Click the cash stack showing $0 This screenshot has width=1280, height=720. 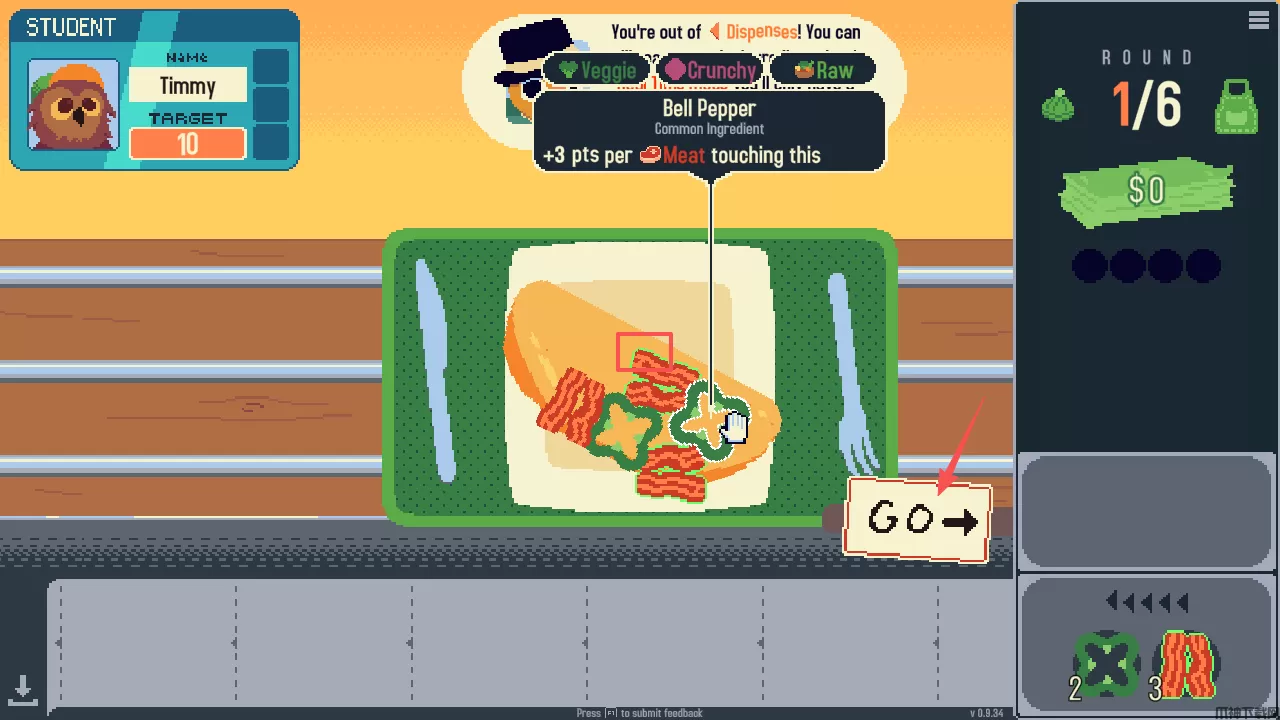coord(1147,190)
